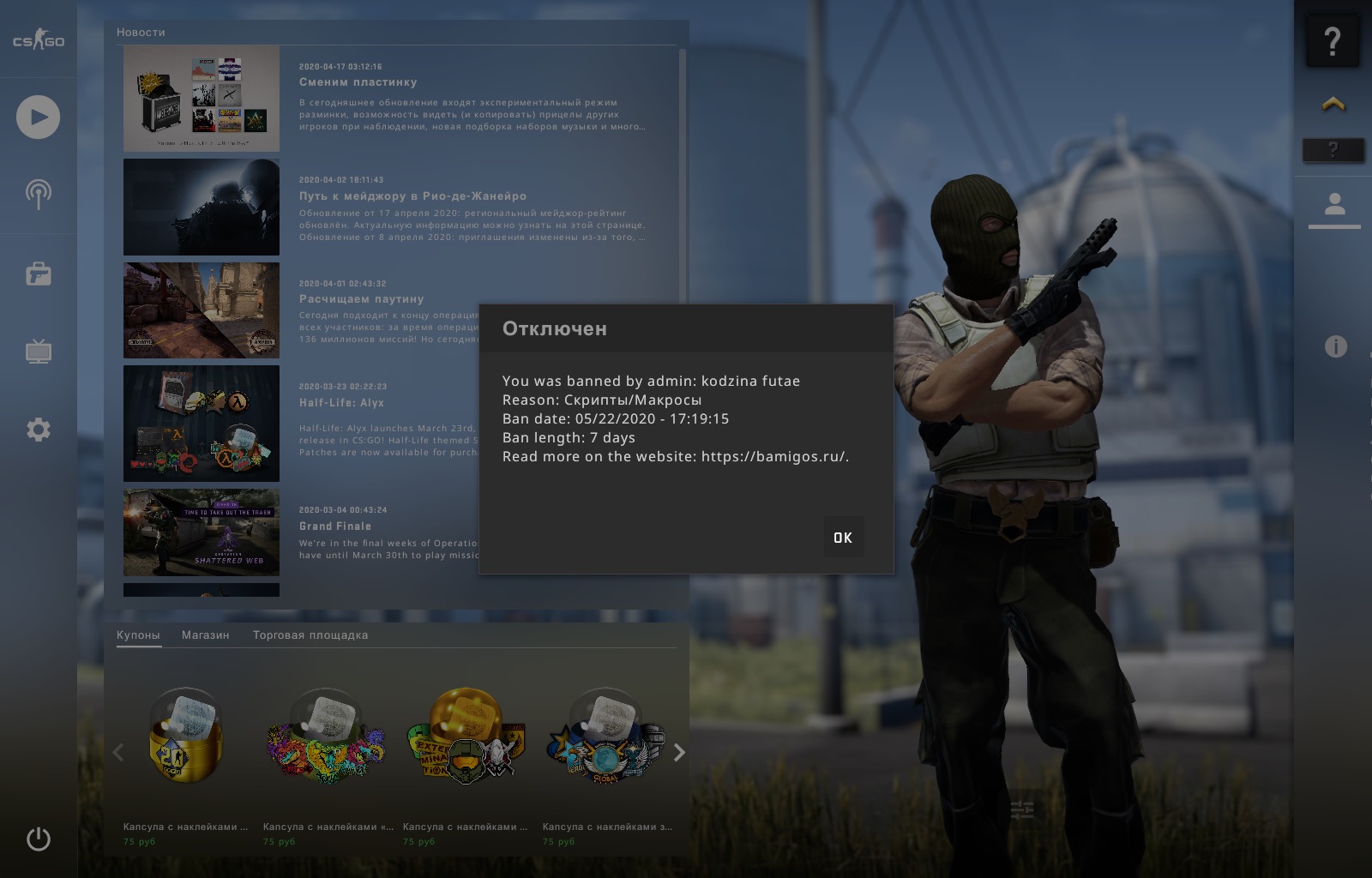1372x878 pixels.
Task: Switch to the Торговая площадка tab
Action: pyautogui.click(x=310, y=635)
